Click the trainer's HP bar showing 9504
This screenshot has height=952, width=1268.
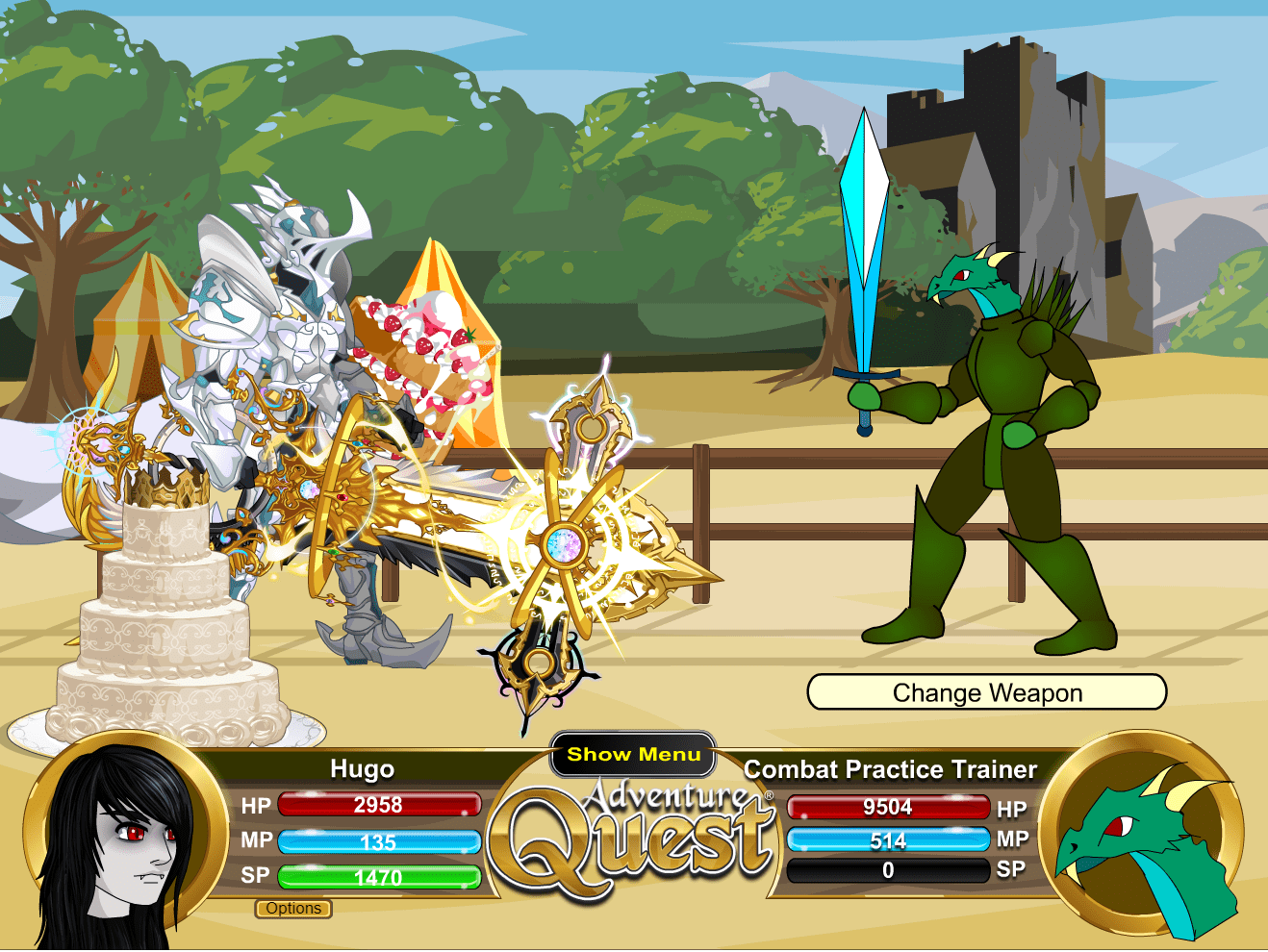(x=887, y=808)
